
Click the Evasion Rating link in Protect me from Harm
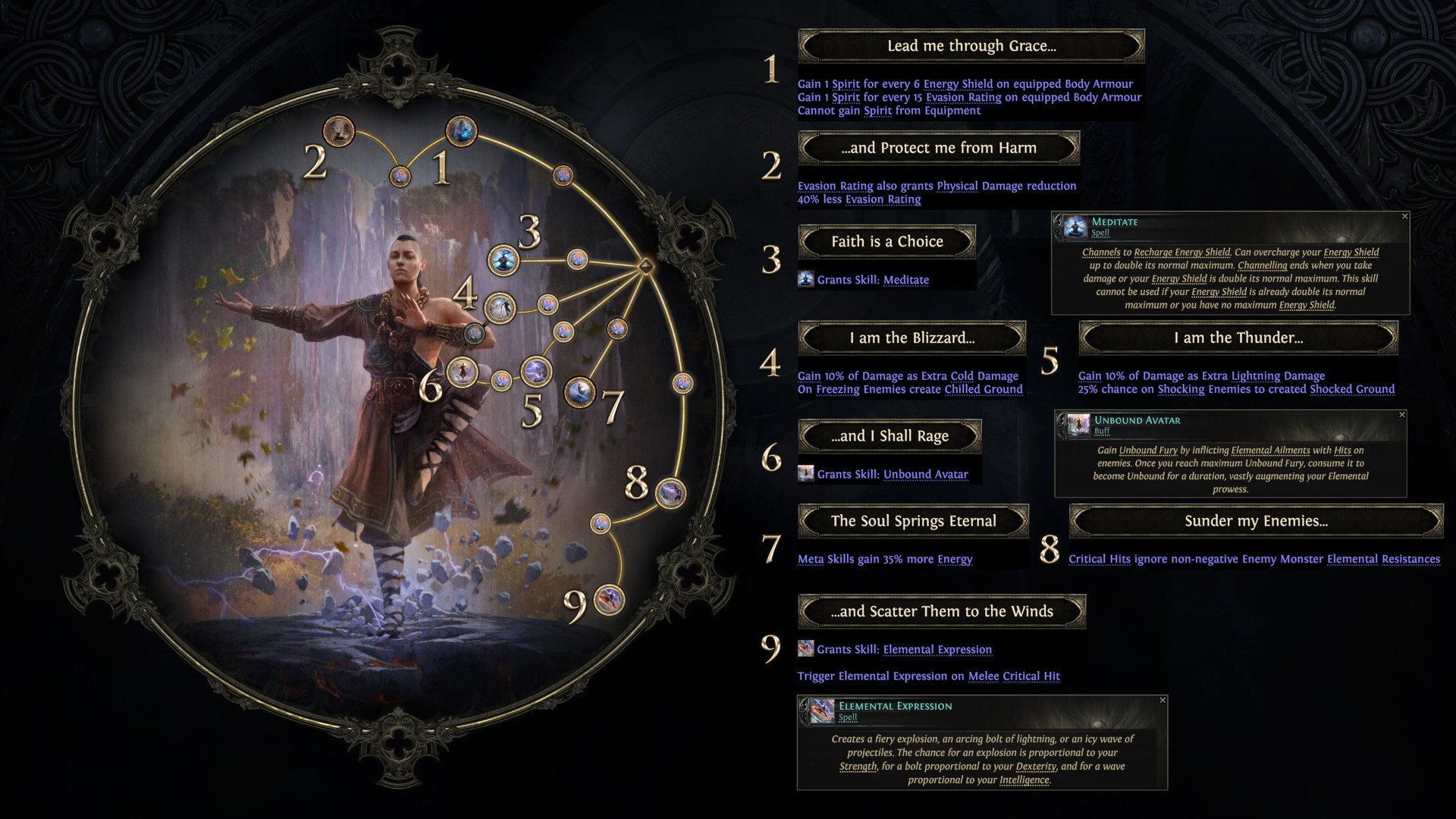click(x=835, y=185)
